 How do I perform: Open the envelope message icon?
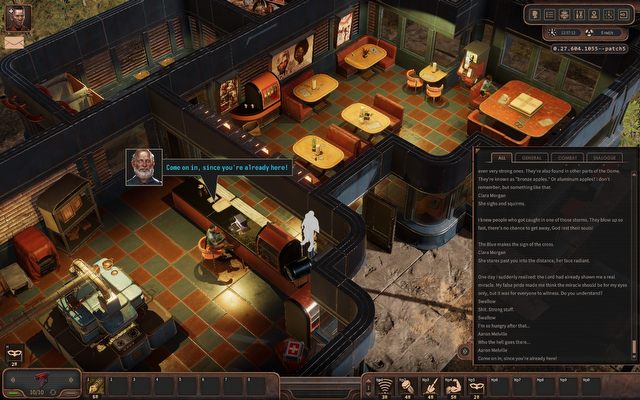[15, 43]
